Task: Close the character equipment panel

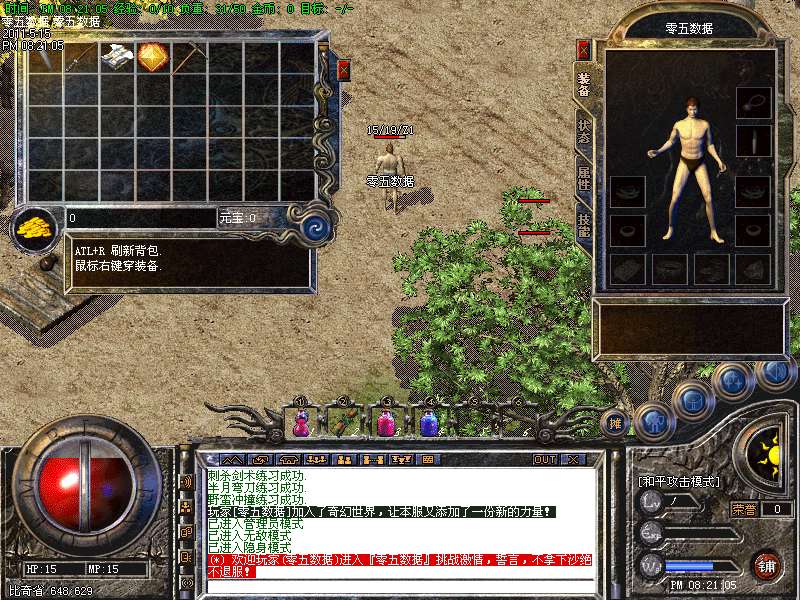Action: 584,49
